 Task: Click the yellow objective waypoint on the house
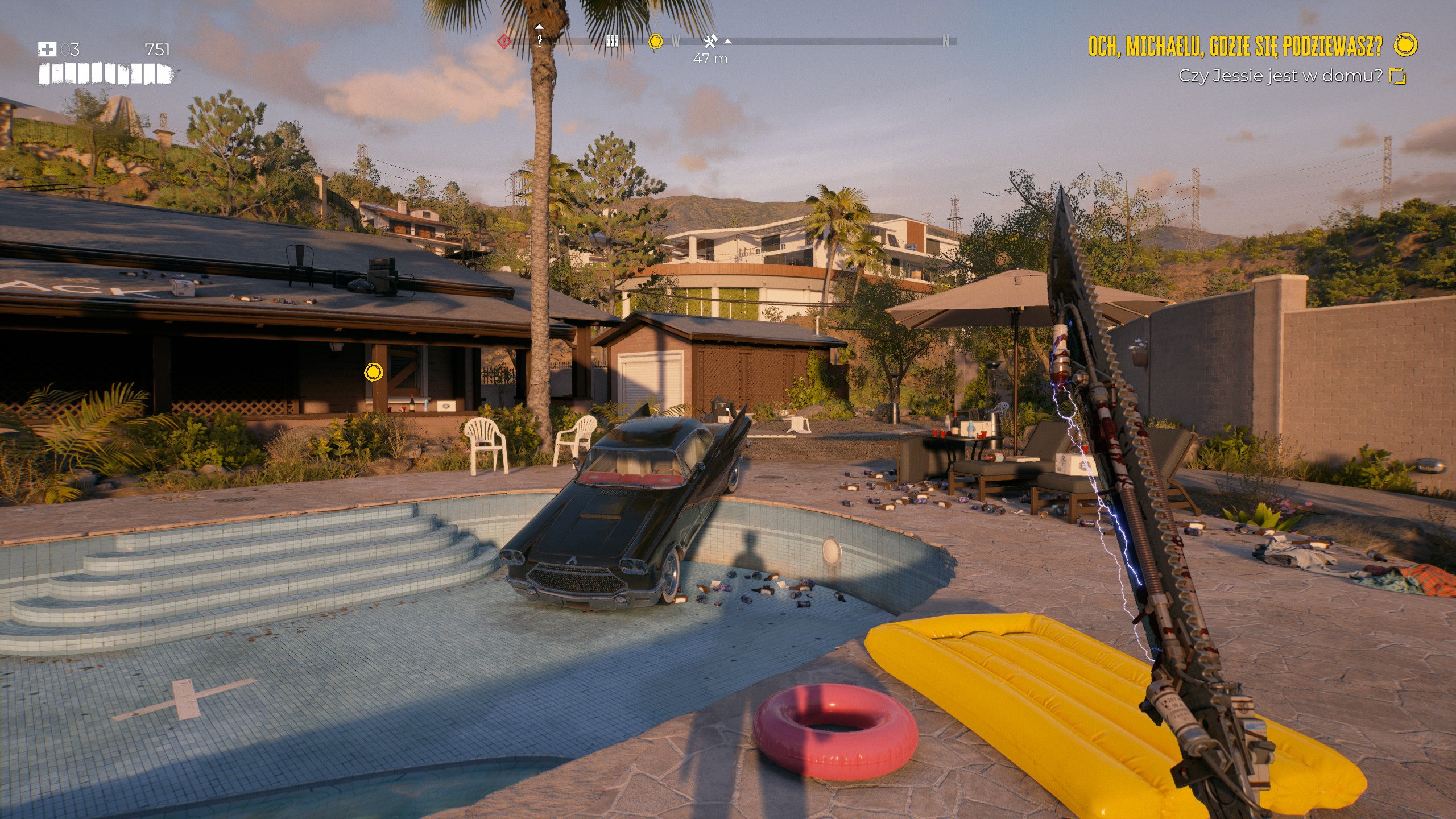click(x=373, y=372)
